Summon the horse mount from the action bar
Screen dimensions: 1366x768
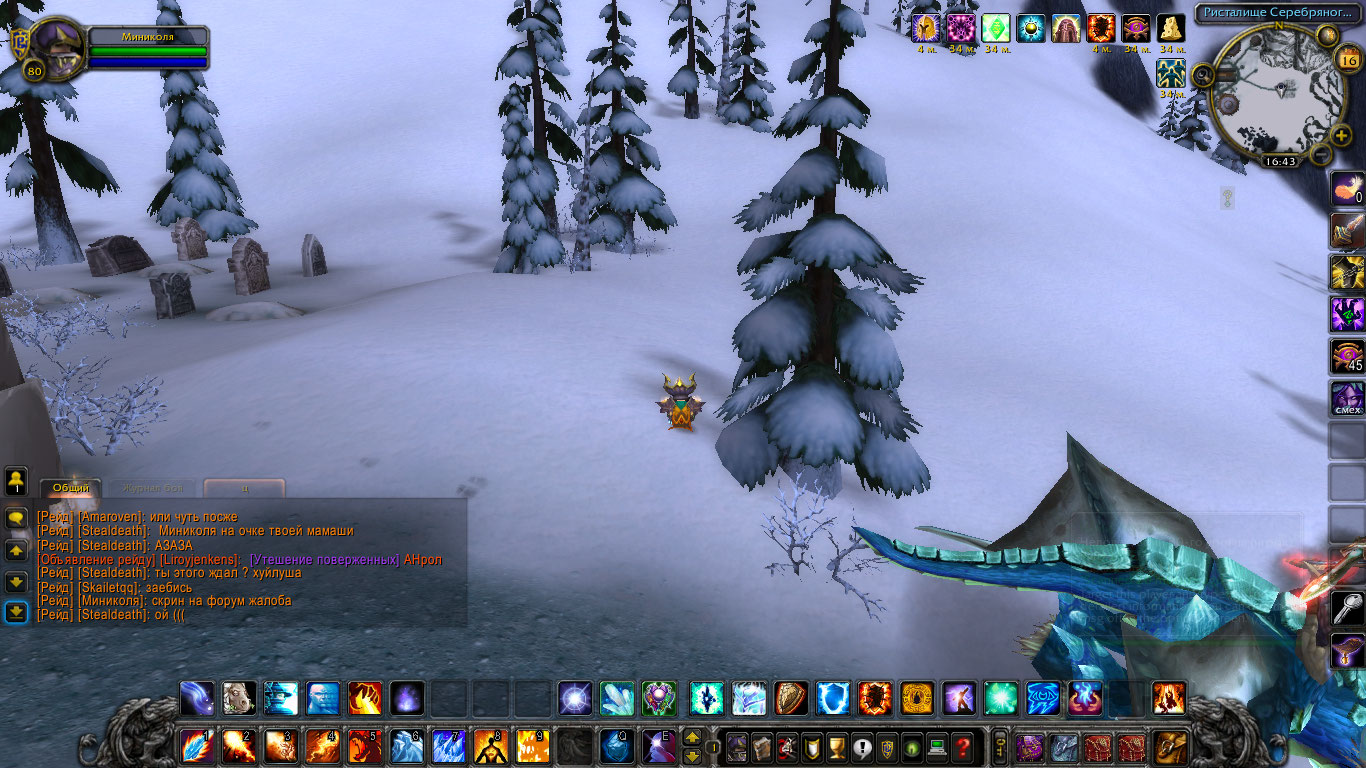click(x=237, y=697)
